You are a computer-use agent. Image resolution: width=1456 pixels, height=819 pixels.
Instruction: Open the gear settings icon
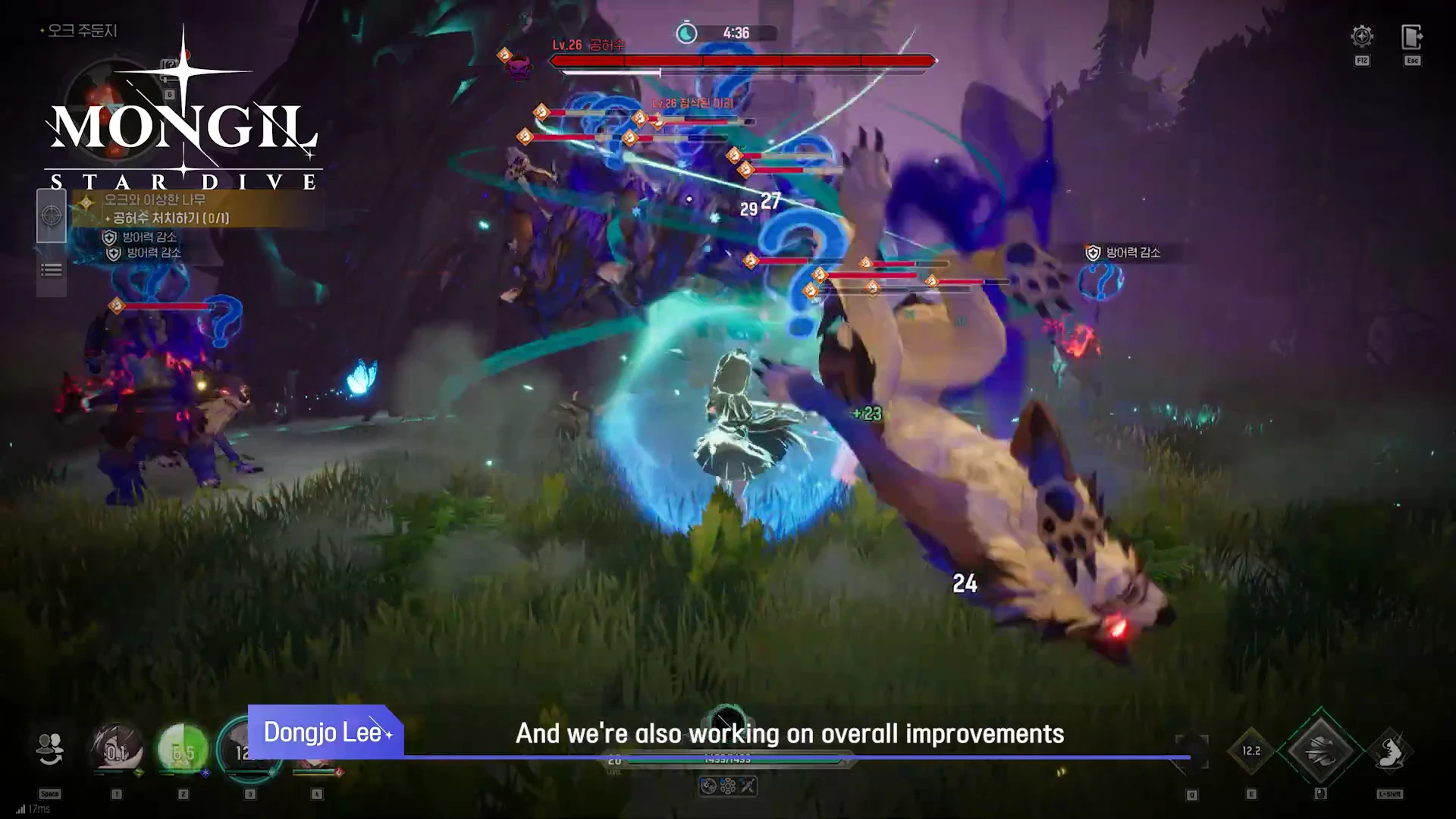[x=1362, y=36]
